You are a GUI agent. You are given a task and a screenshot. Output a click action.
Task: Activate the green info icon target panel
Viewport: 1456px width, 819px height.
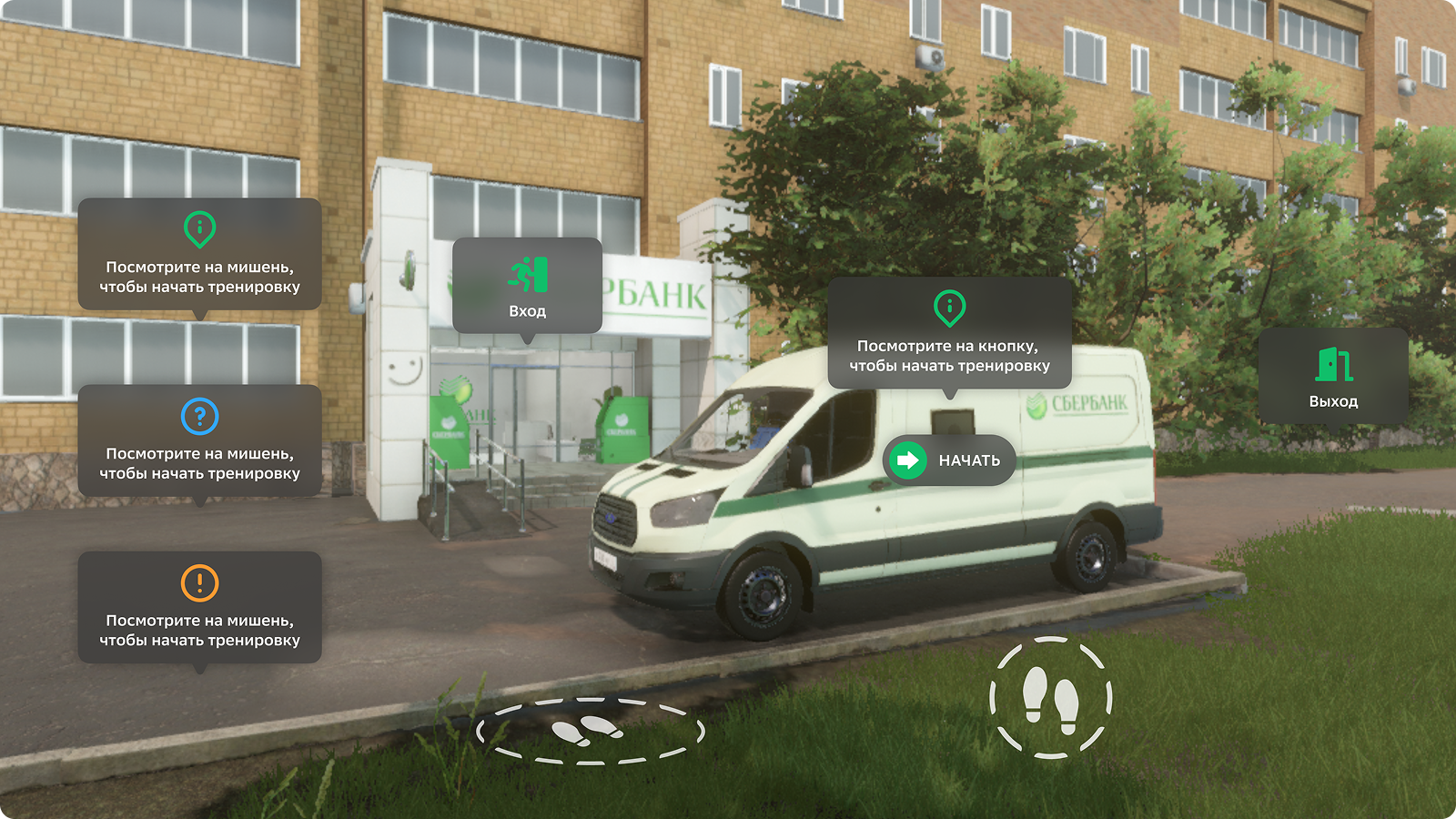[199, 255]
